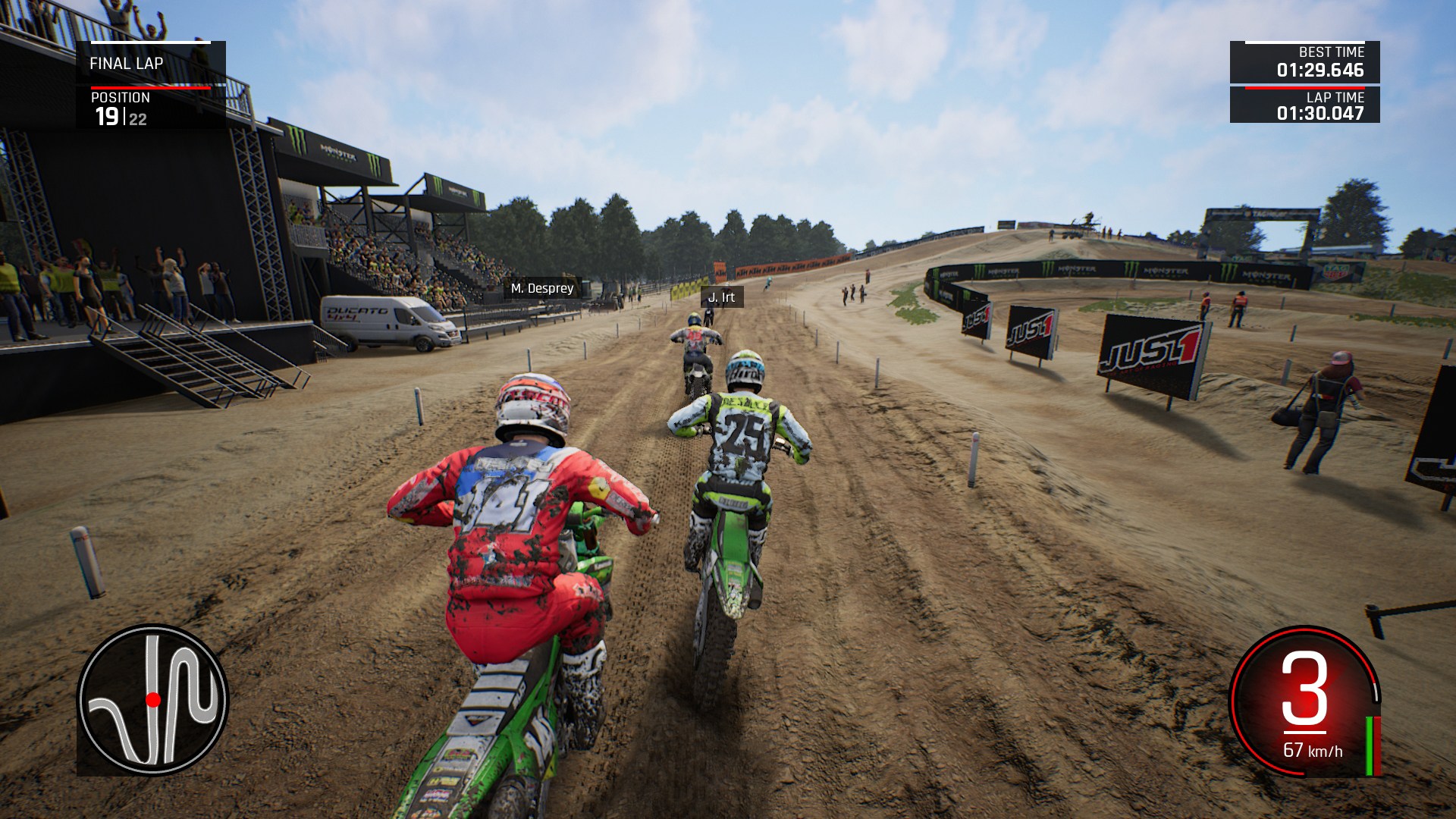This screenshot has height=819, width=1456.
Task: Click the J. Irt rider name tag
Action: pos(723,297)
